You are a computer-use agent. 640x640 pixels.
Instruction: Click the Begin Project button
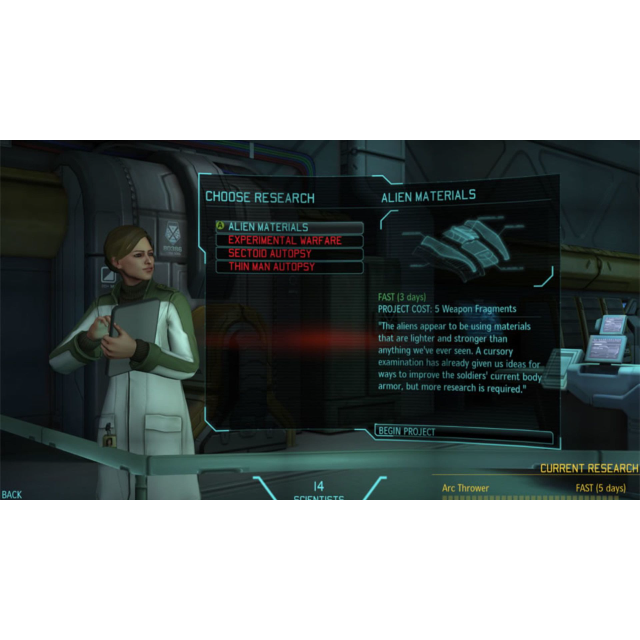click(x=463, y=432)
